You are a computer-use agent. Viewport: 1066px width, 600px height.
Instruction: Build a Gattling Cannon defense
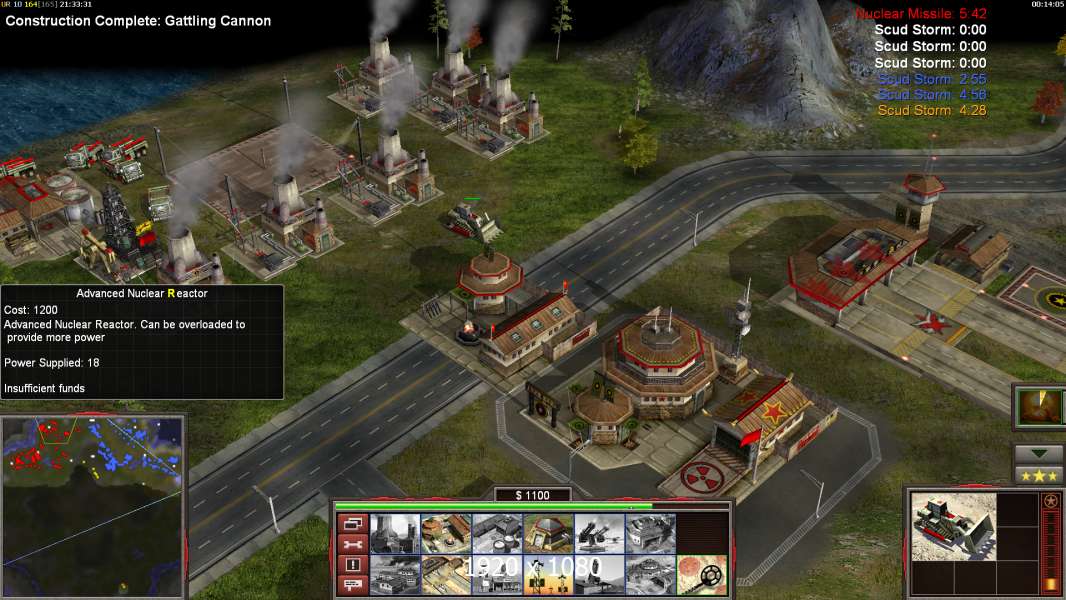pyautogui.click(x=599, y=534)
